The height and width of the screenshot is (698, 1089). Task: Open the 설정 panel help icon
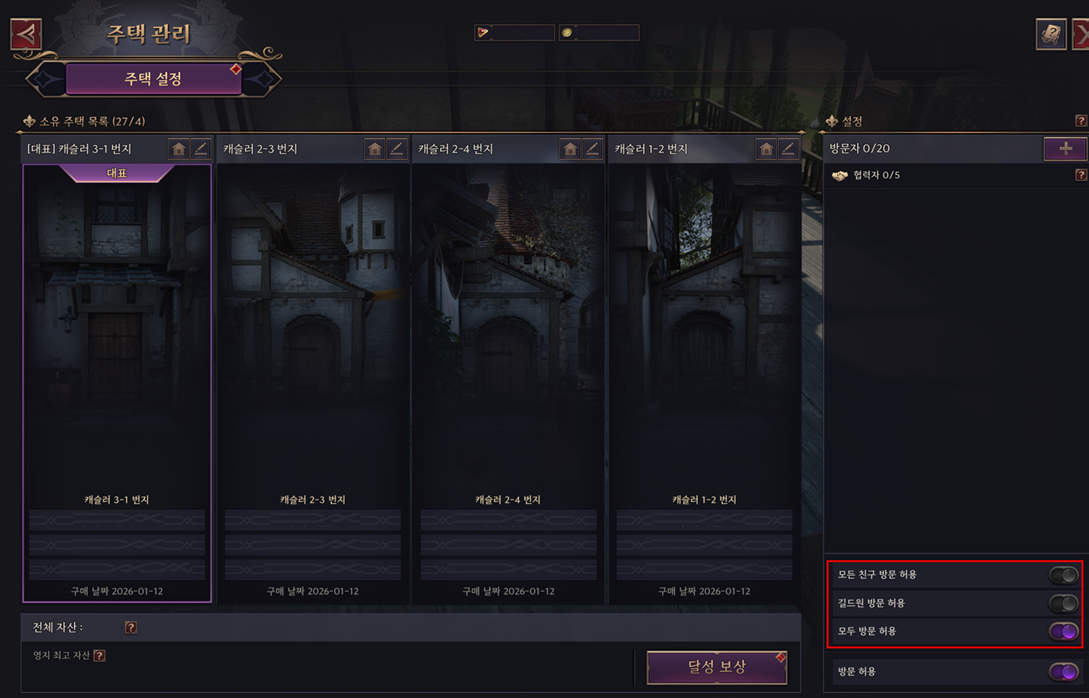pos(1080,121)
